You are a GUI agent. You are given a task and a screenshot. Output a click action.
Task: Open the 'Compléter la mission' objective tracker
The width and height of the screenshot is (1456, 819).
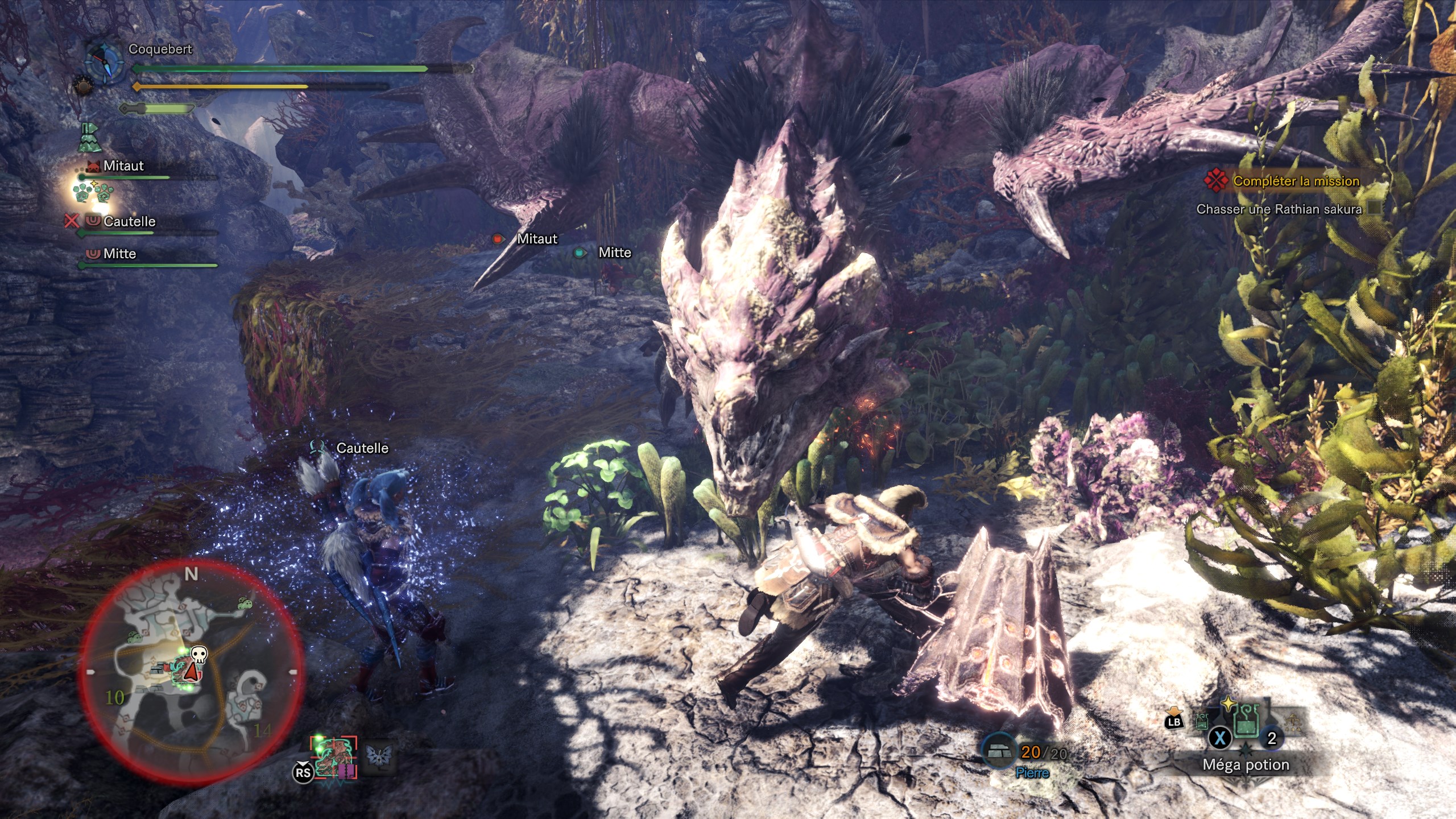point(1296,181)
